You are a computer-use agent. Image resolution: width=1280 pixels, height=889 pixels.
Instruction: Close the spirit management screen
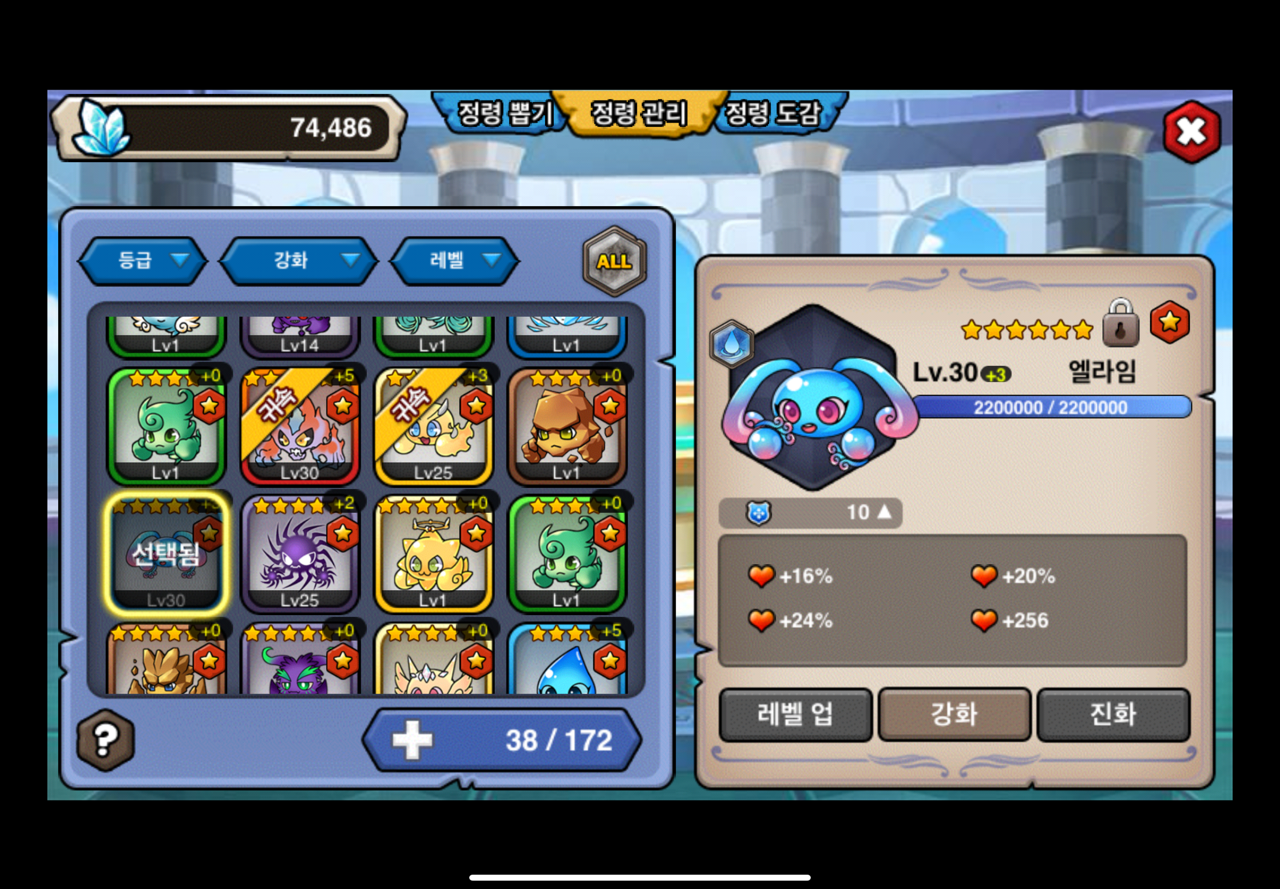tap(1191, 131)
